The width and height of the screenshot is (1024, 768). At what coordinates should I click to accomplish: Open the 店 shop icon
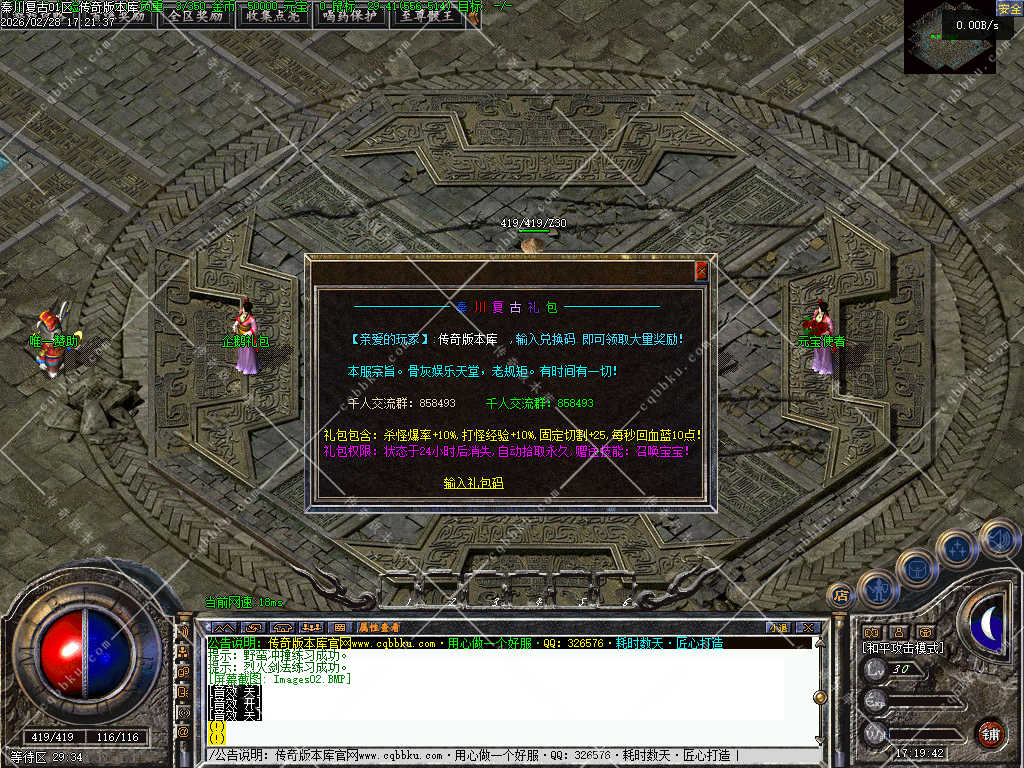(841, 596)
